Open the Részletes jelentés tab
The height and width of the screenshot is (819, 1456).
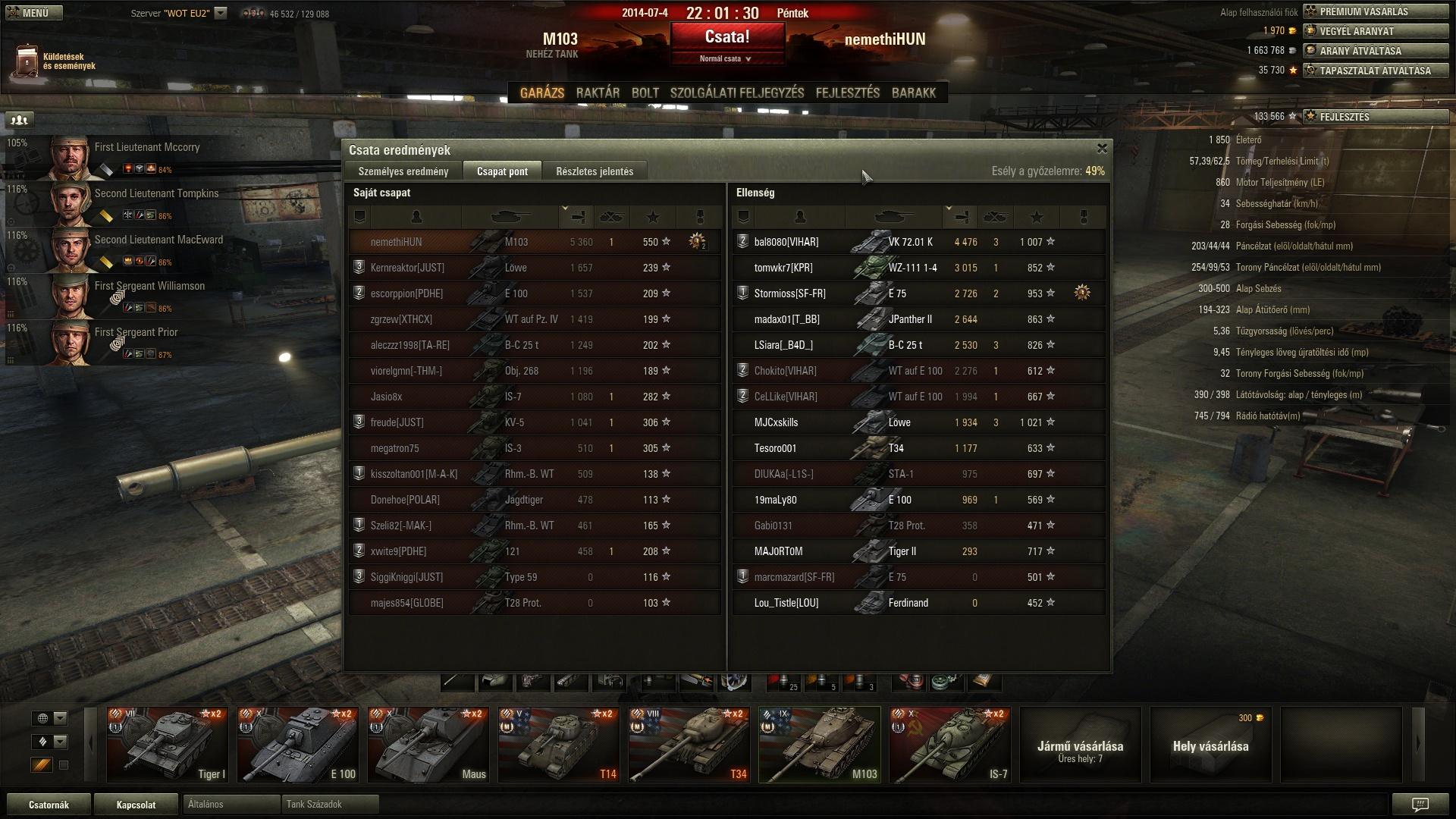[x=594, y=171]
